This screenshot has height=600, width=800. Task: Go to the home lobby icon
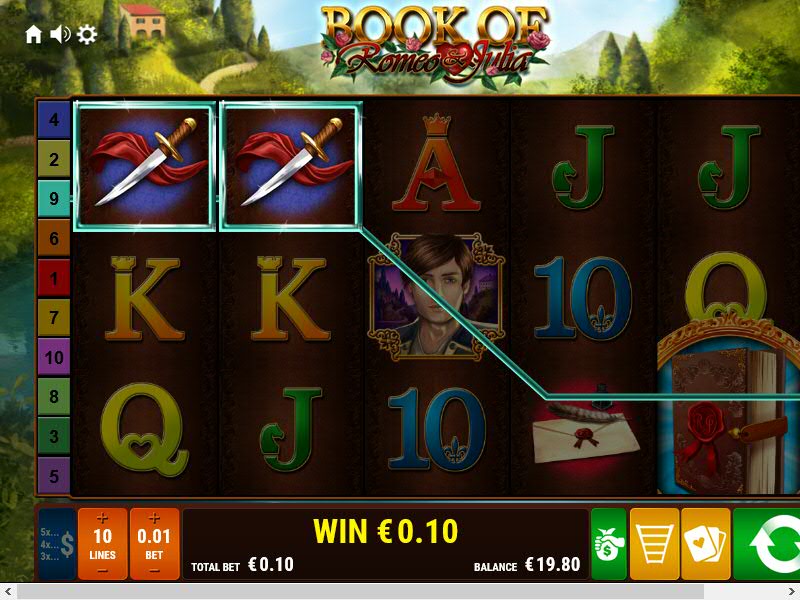pos(34,35)
